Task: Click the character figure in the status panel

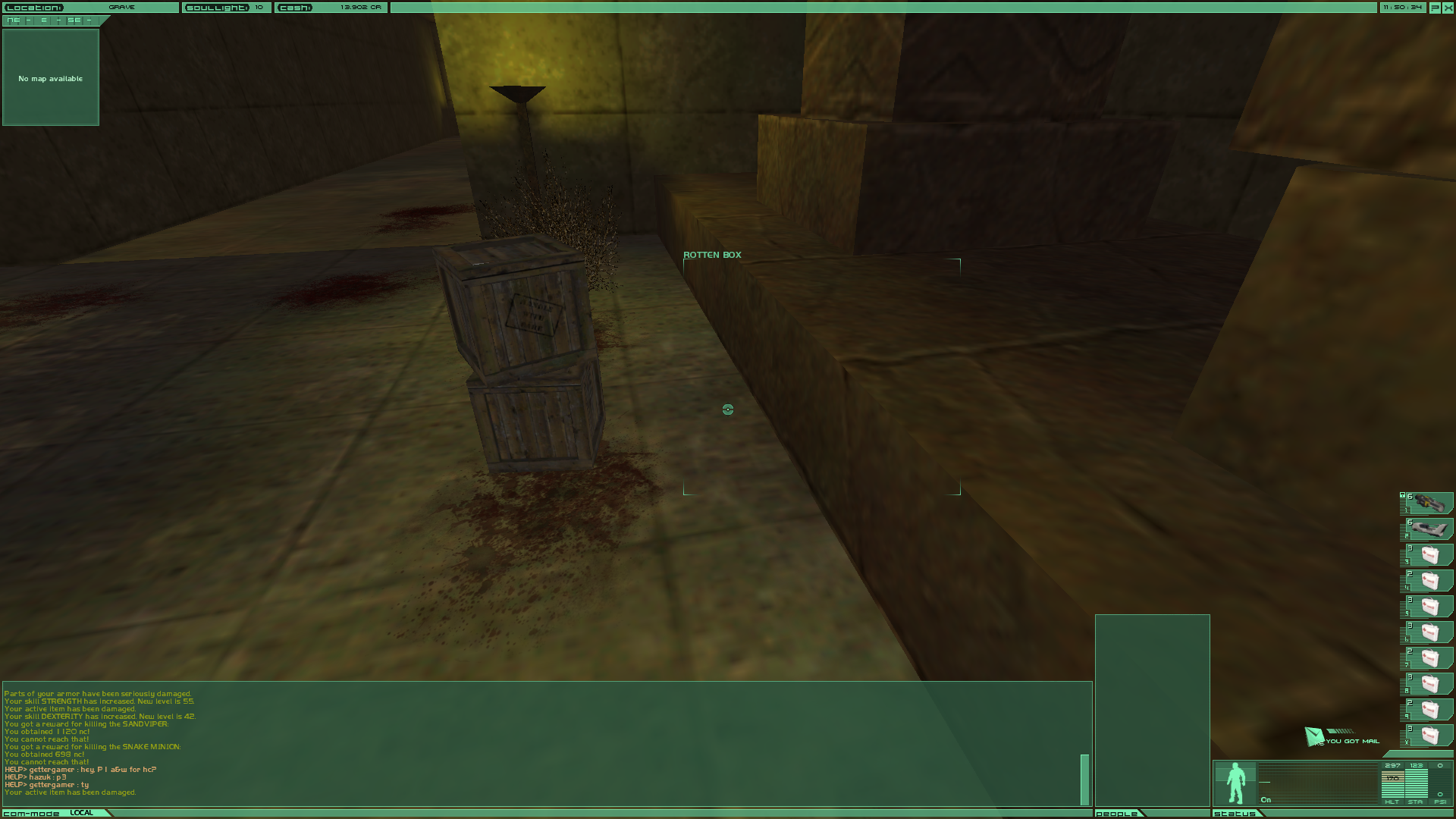Action: [x=1236, y=783]
